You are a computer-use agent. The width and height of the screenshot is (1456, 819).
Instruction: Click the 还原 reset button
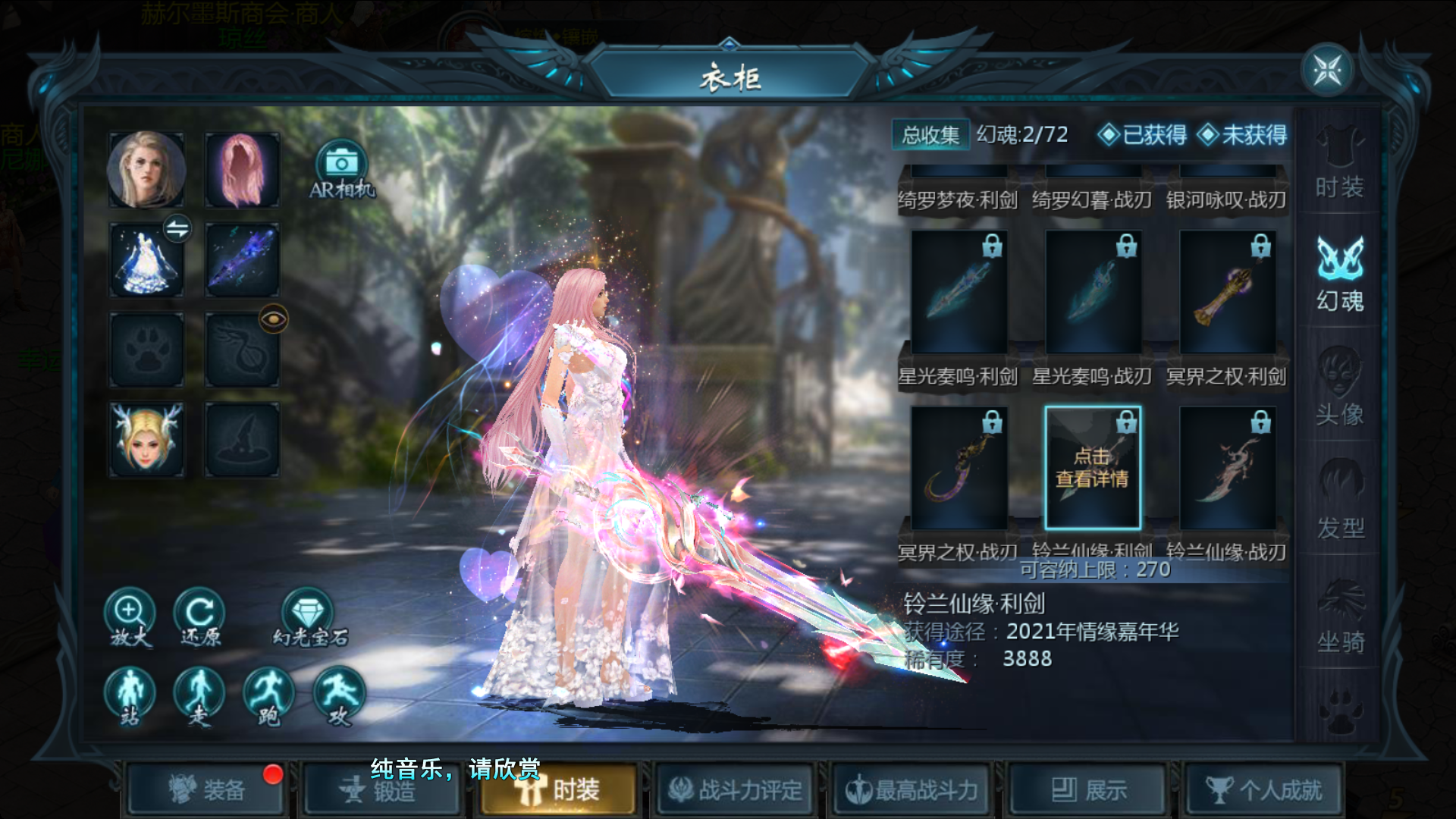[199, 617]
